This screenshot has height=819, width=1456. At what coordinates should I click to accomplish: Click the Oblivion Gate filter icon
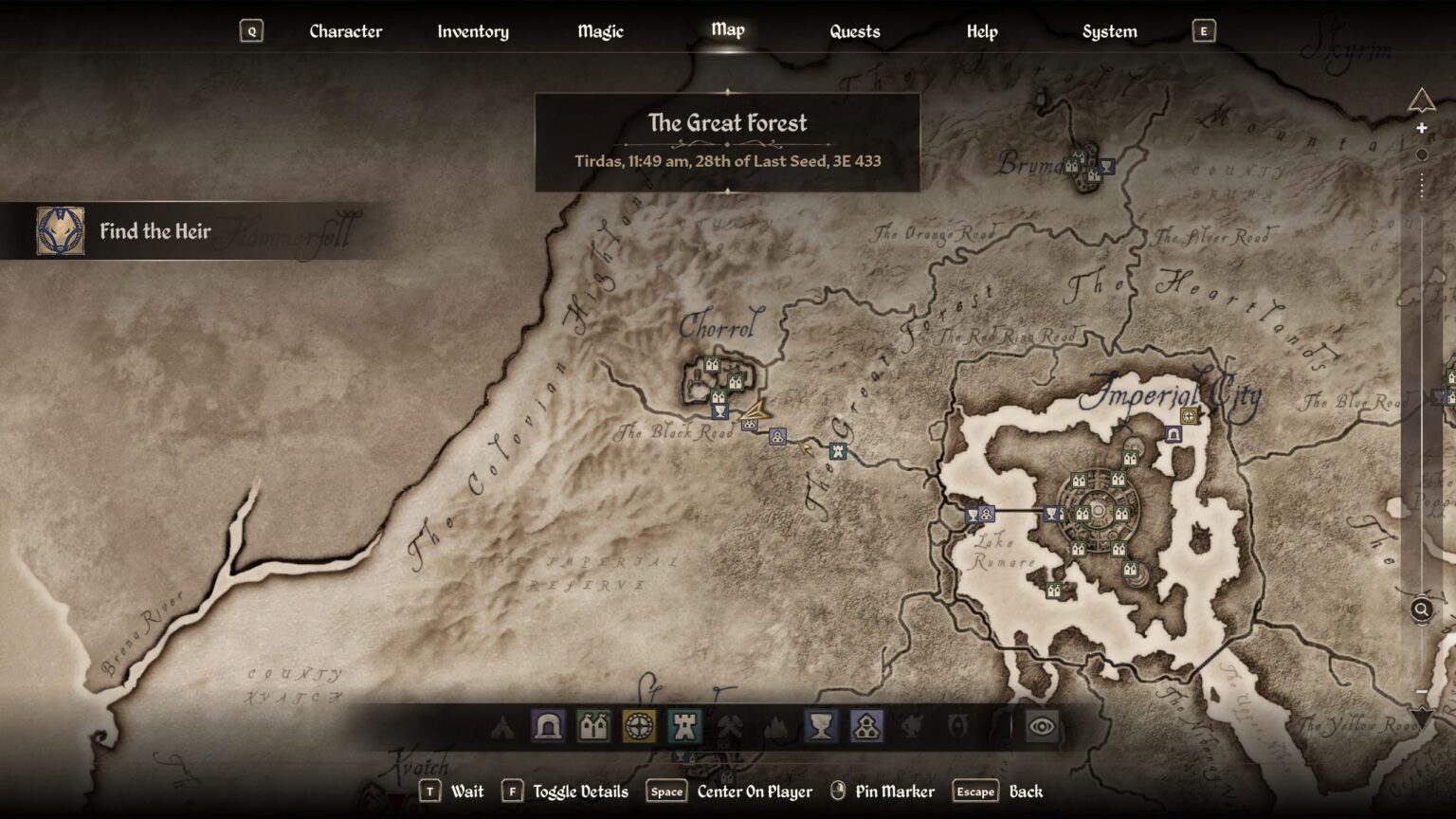pyautogui.click(x=957, y=727)
